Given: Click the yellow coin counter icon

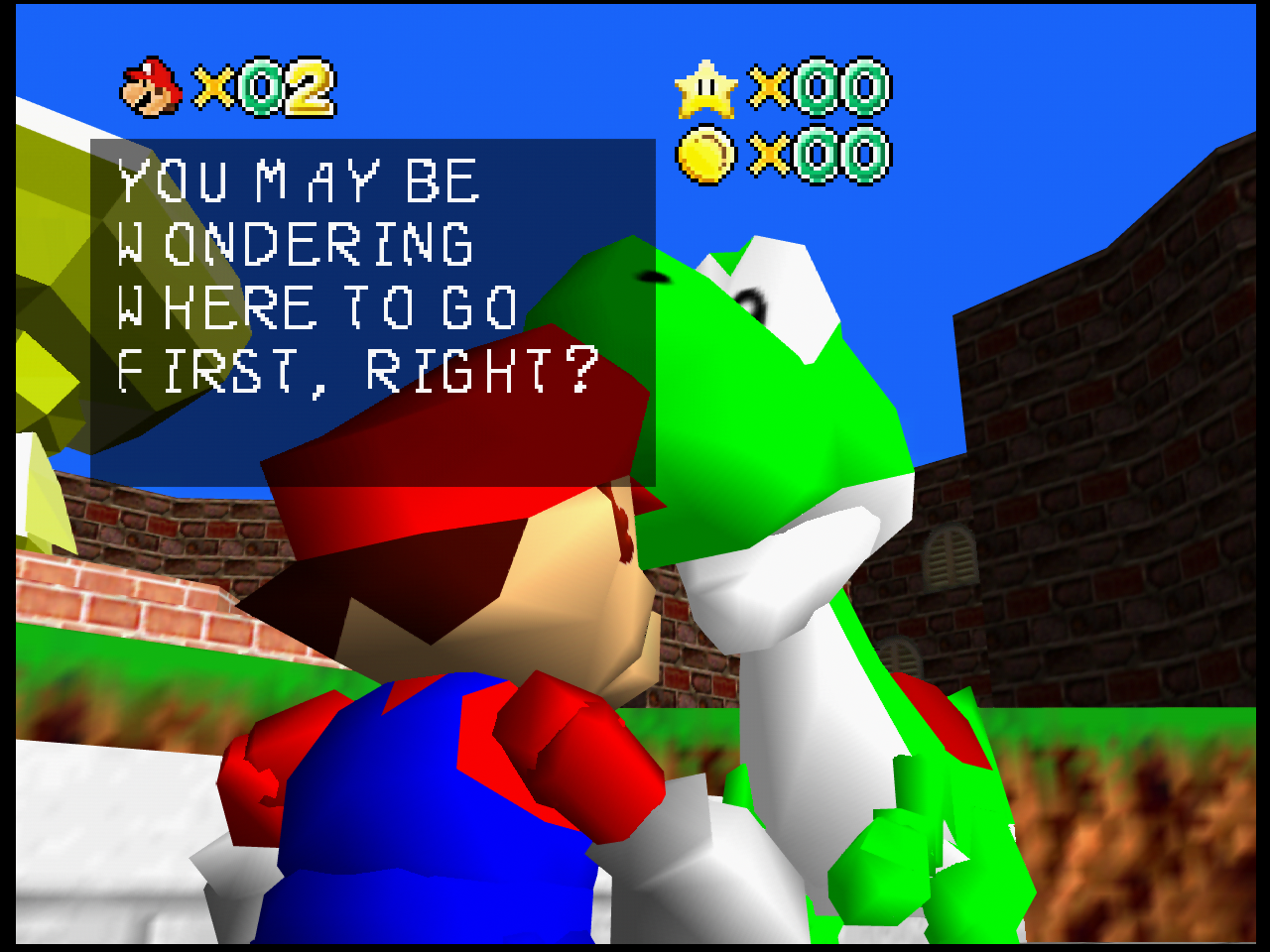Looking at the screenshot, I should [x=705, y=155].
